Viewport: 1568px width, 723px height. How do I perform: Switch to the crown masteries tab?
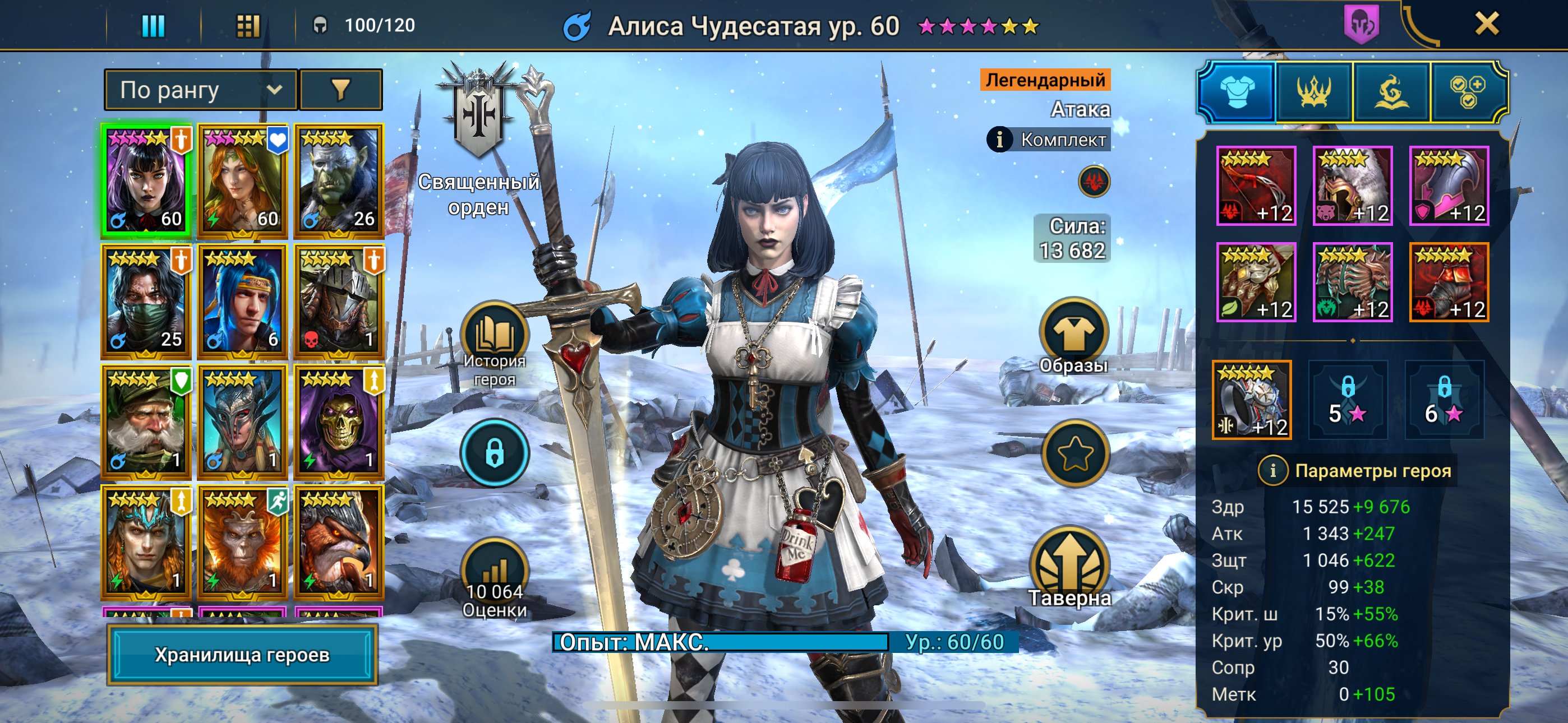pyautogui.click(x=1313, y=92)
